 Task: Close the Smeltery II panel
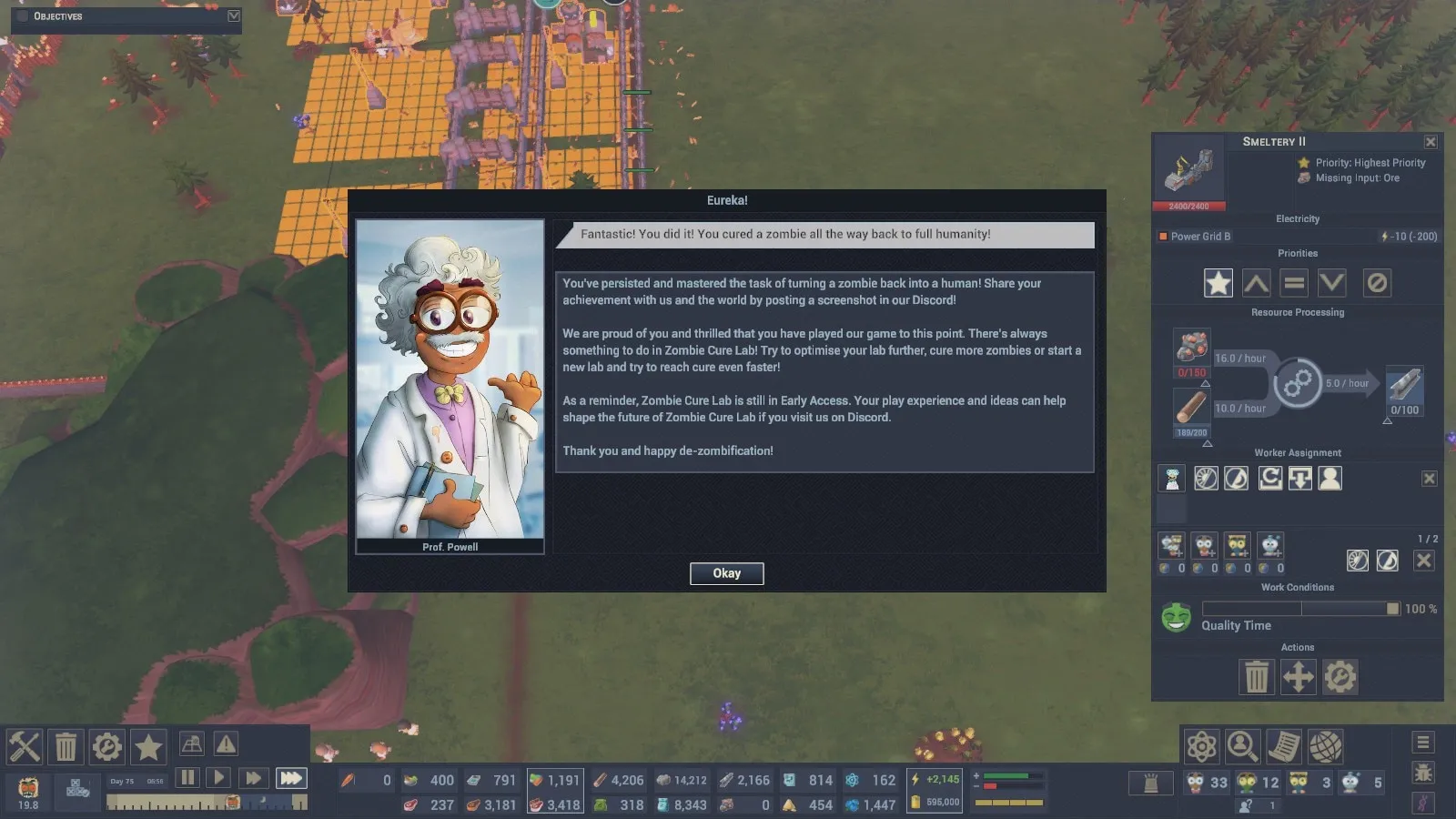1431,142
